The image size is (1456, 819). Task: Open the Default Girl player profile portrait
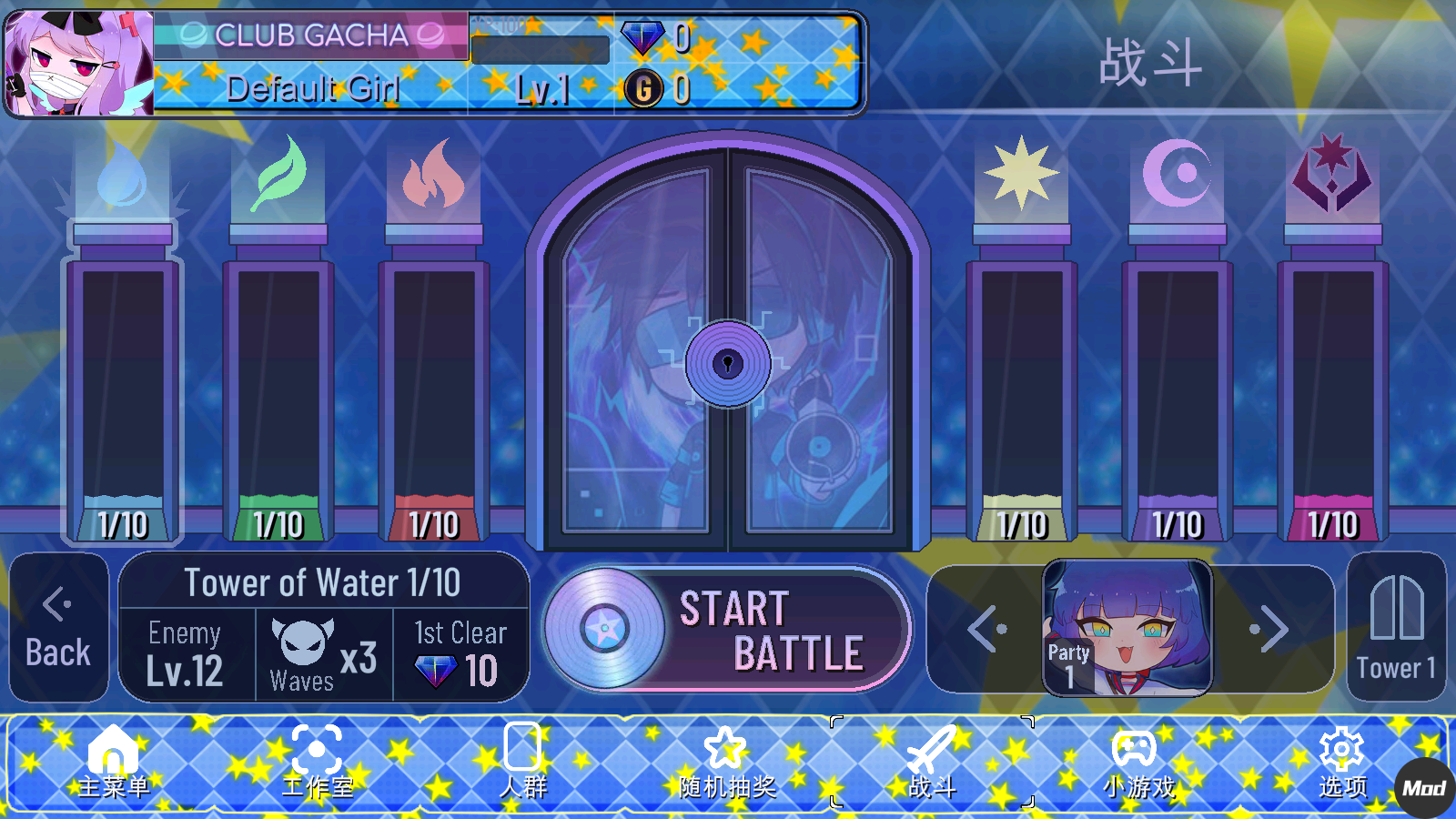79,64
